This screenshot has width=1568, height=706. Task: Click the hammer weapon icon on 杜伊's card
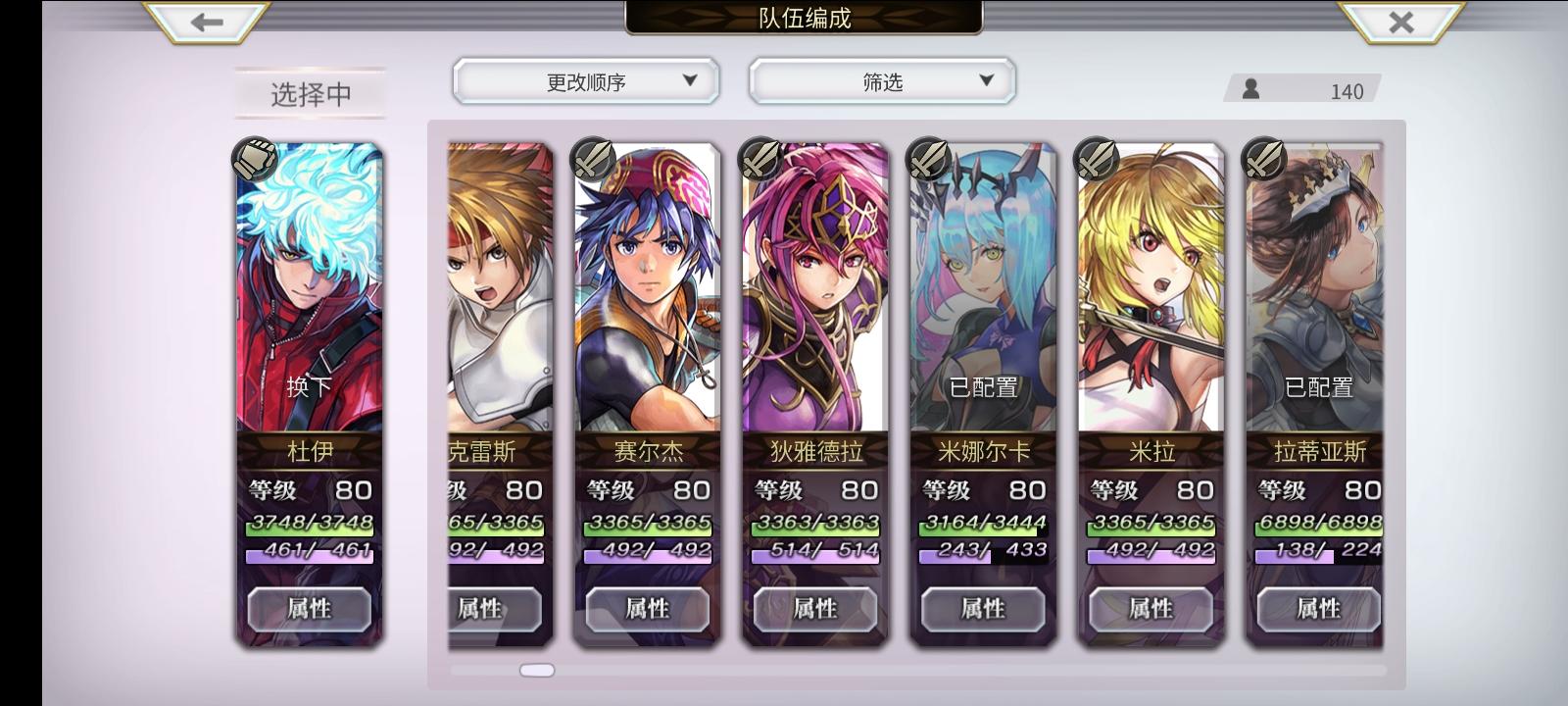pyautogui.click(x=253, y=160)
